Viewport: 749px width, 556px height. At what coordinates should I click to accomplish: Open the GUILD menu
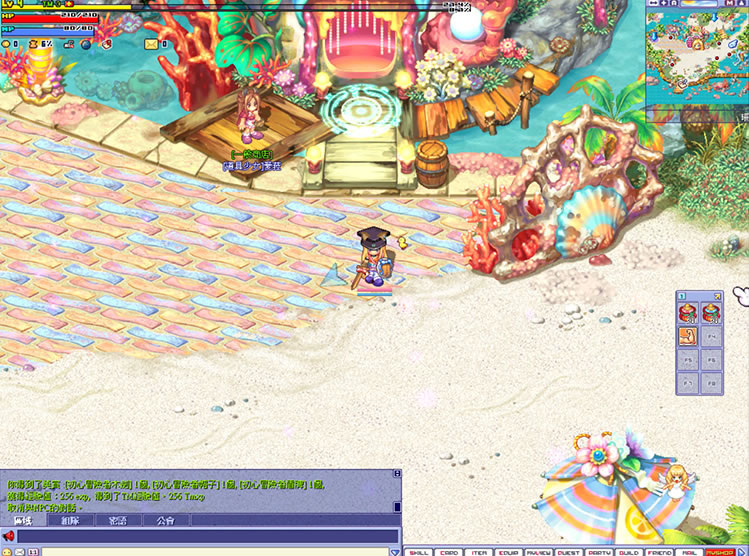(629, 551)
